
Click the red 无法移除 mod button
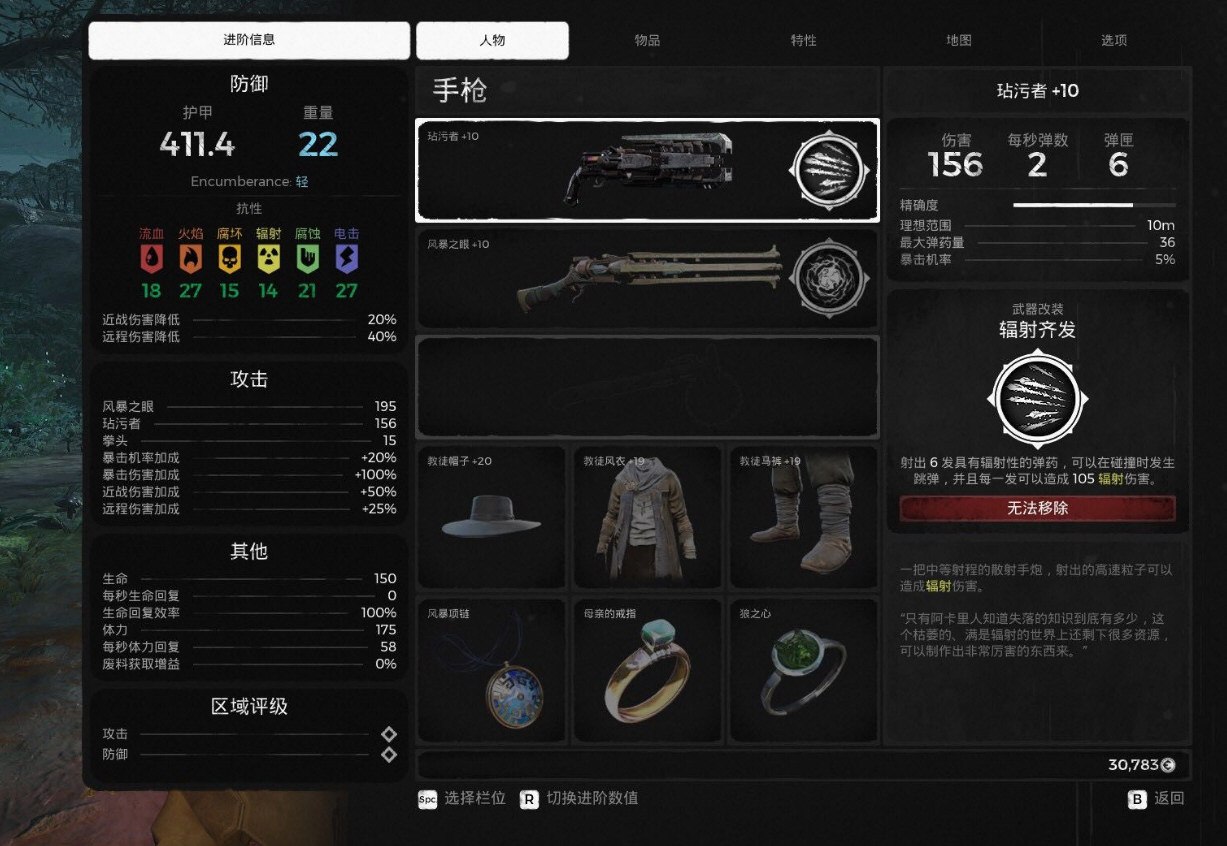[x=1037, y=508]
